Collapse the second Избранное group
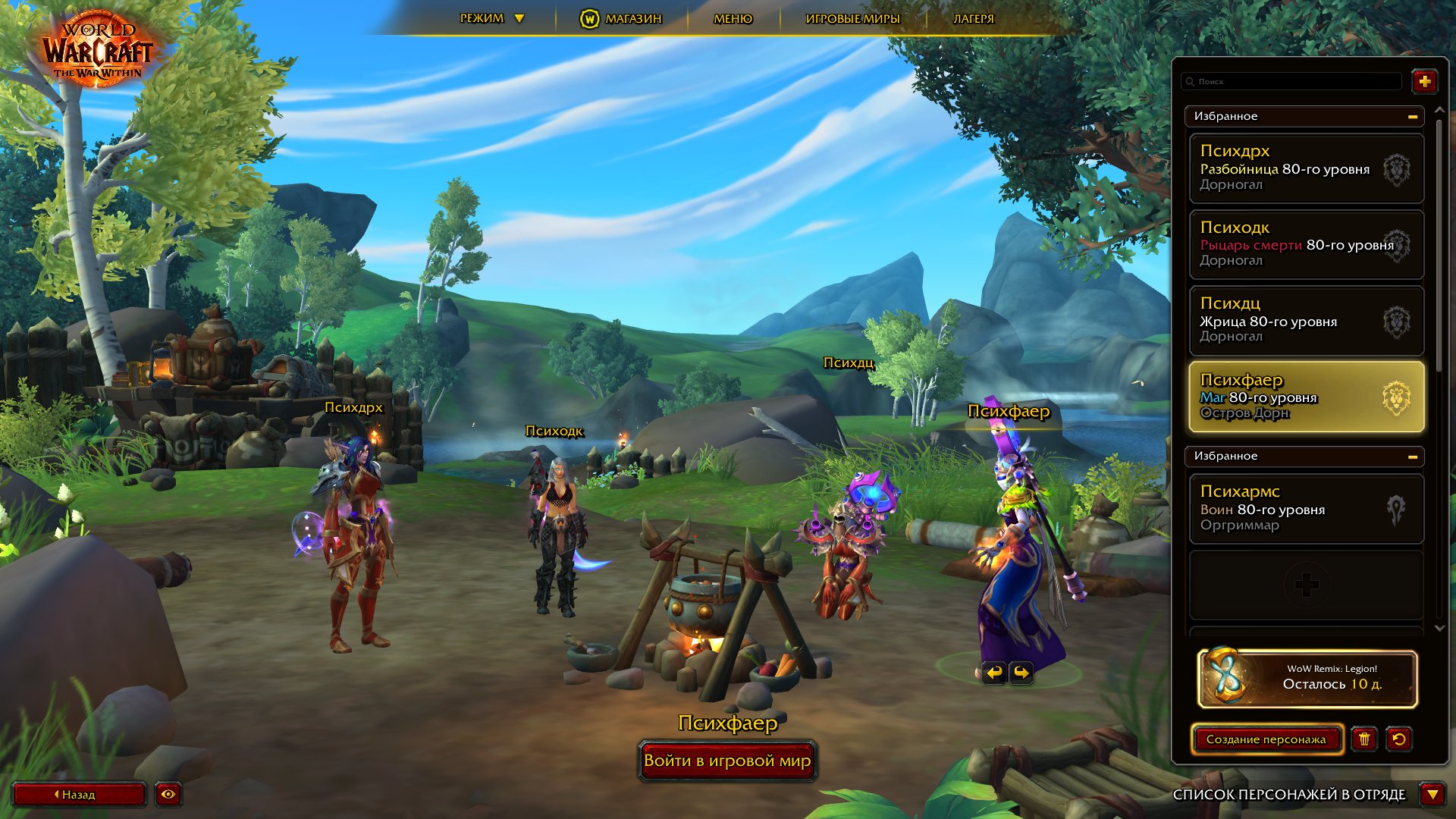Image resolution: width=1456 pixels, height=819 pixels. click(x=1412, y=457)
